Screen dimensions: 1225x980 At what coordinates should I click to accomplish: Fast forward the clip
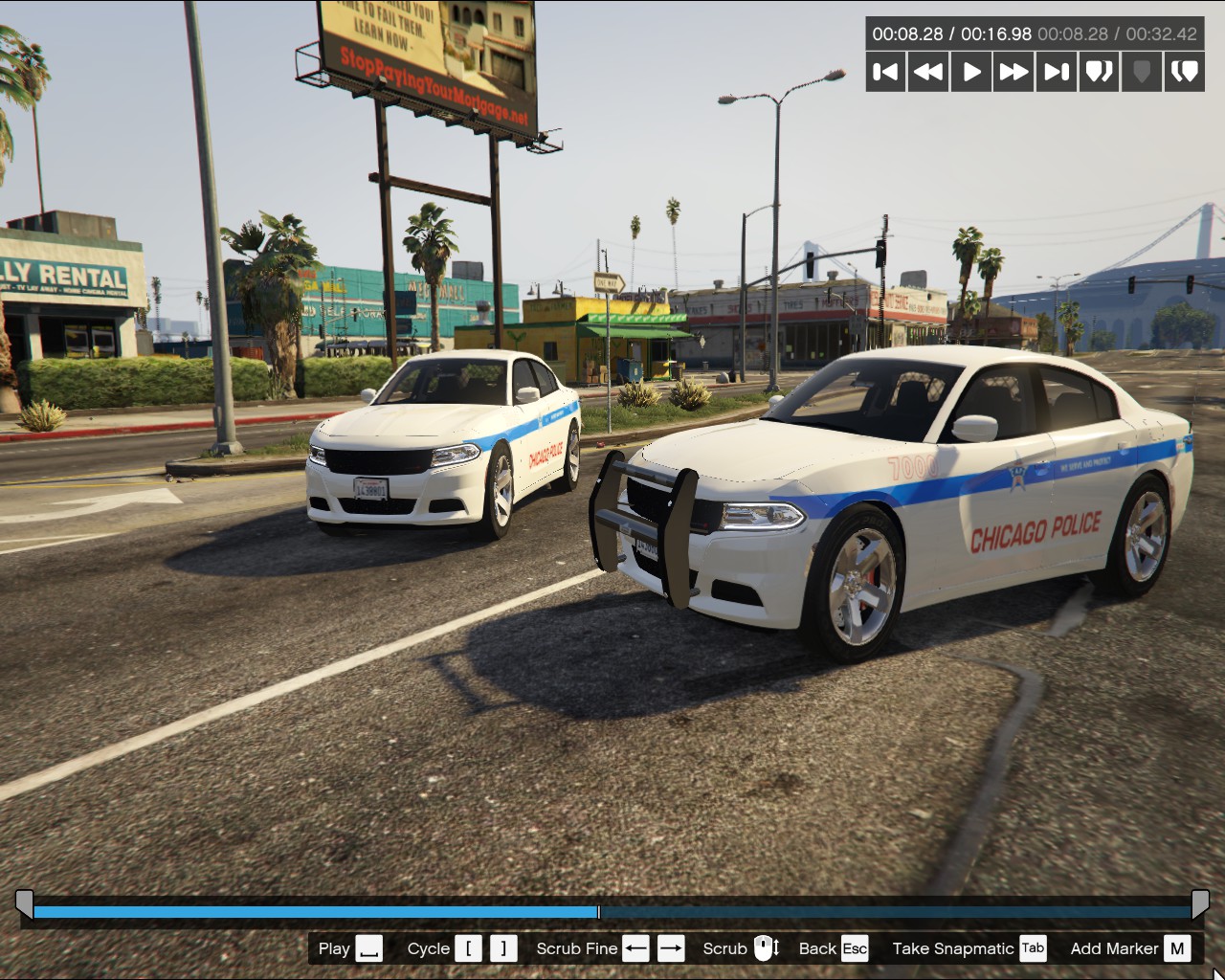1013,72
